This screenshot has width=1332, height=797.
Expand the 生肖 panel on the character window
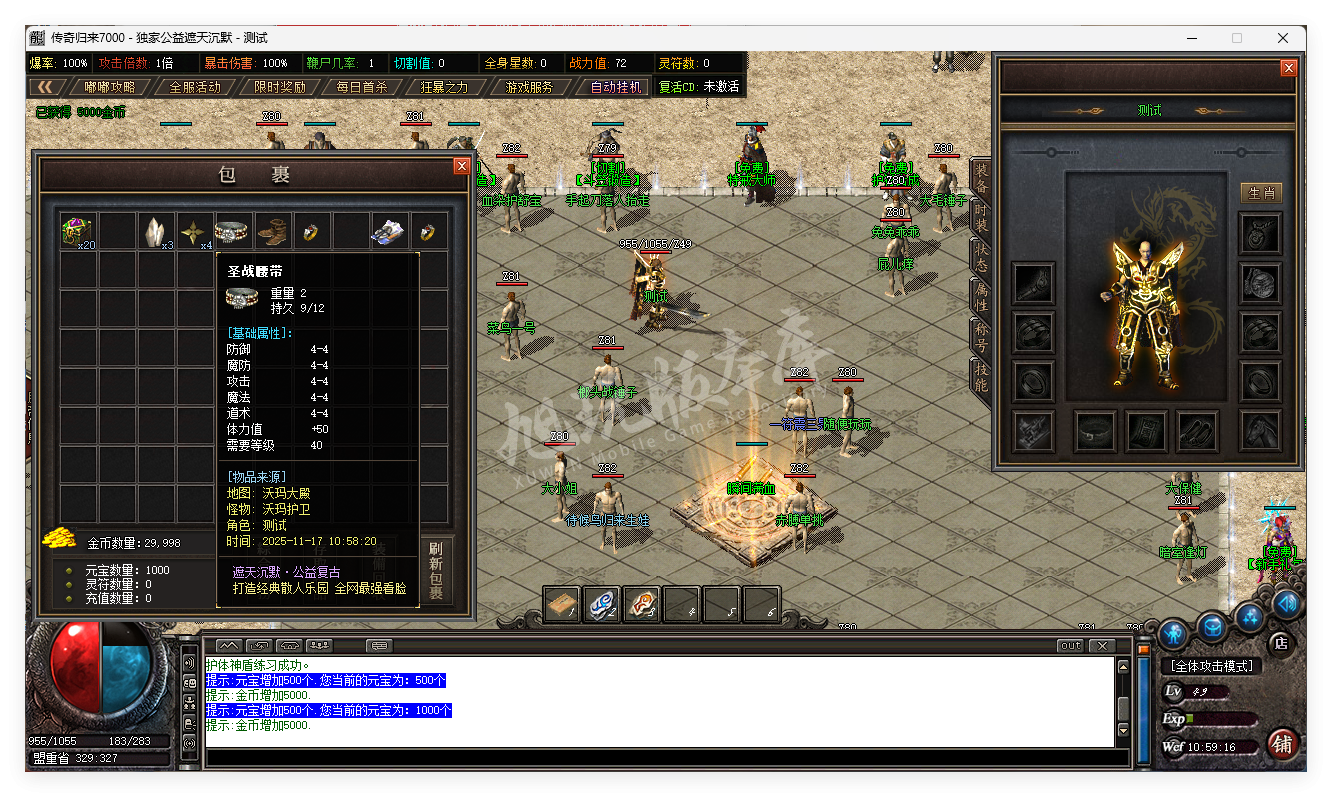pos(1260,193)
